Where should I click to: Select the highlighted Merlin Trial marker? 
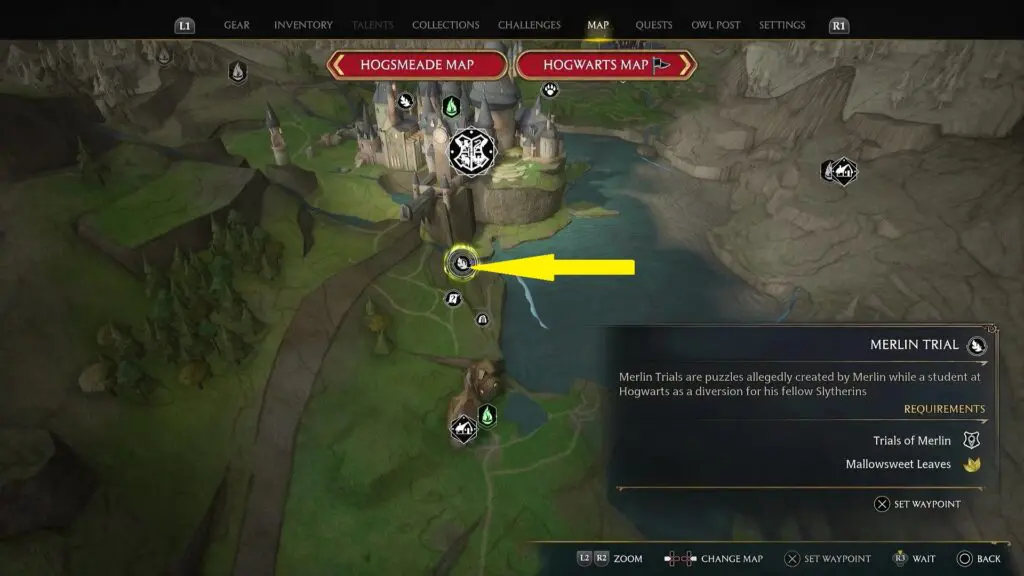click(461, 264)
